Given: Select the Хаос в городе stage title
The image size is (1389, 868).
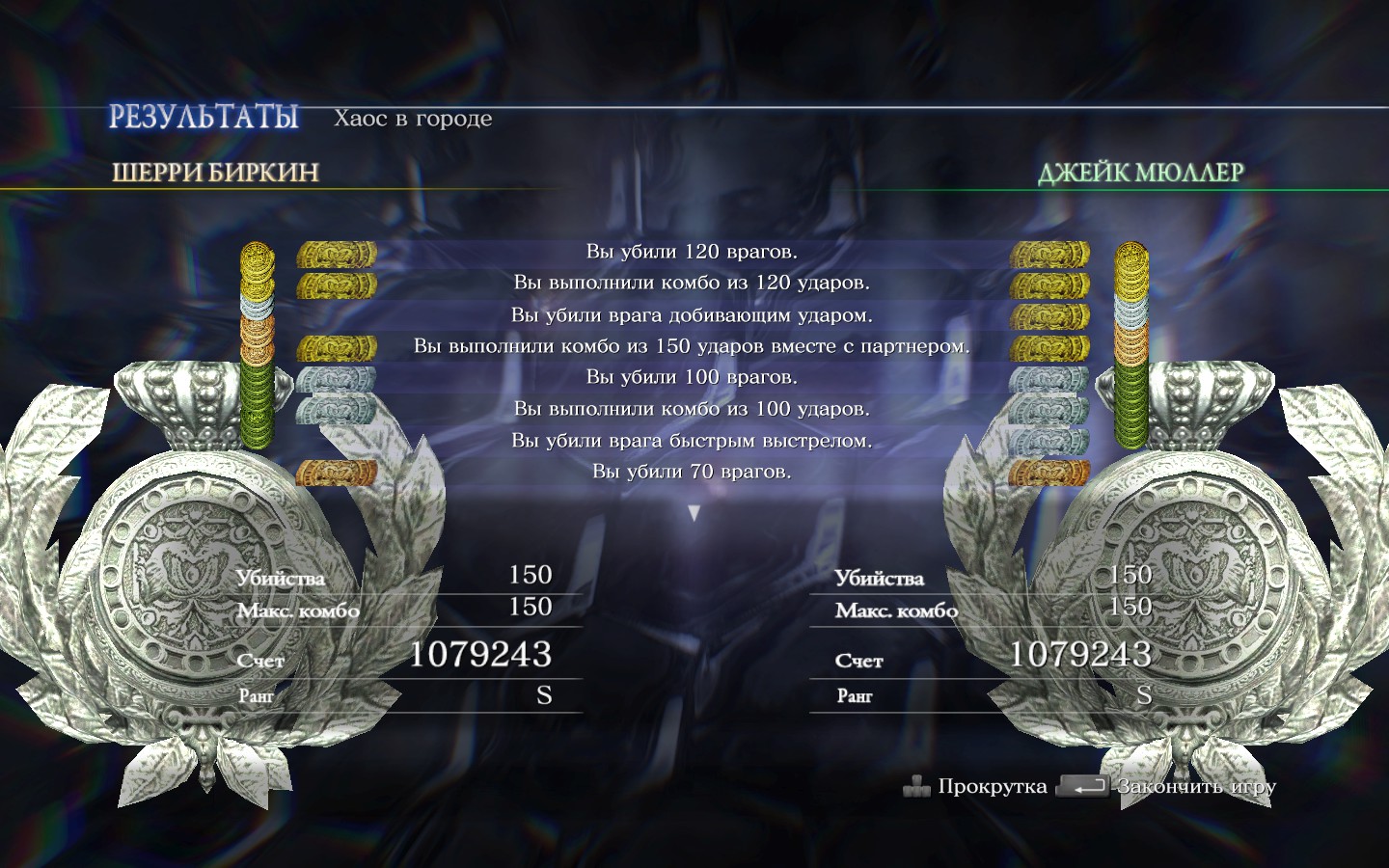Looking at the screenshot, I should pos(413,119).
